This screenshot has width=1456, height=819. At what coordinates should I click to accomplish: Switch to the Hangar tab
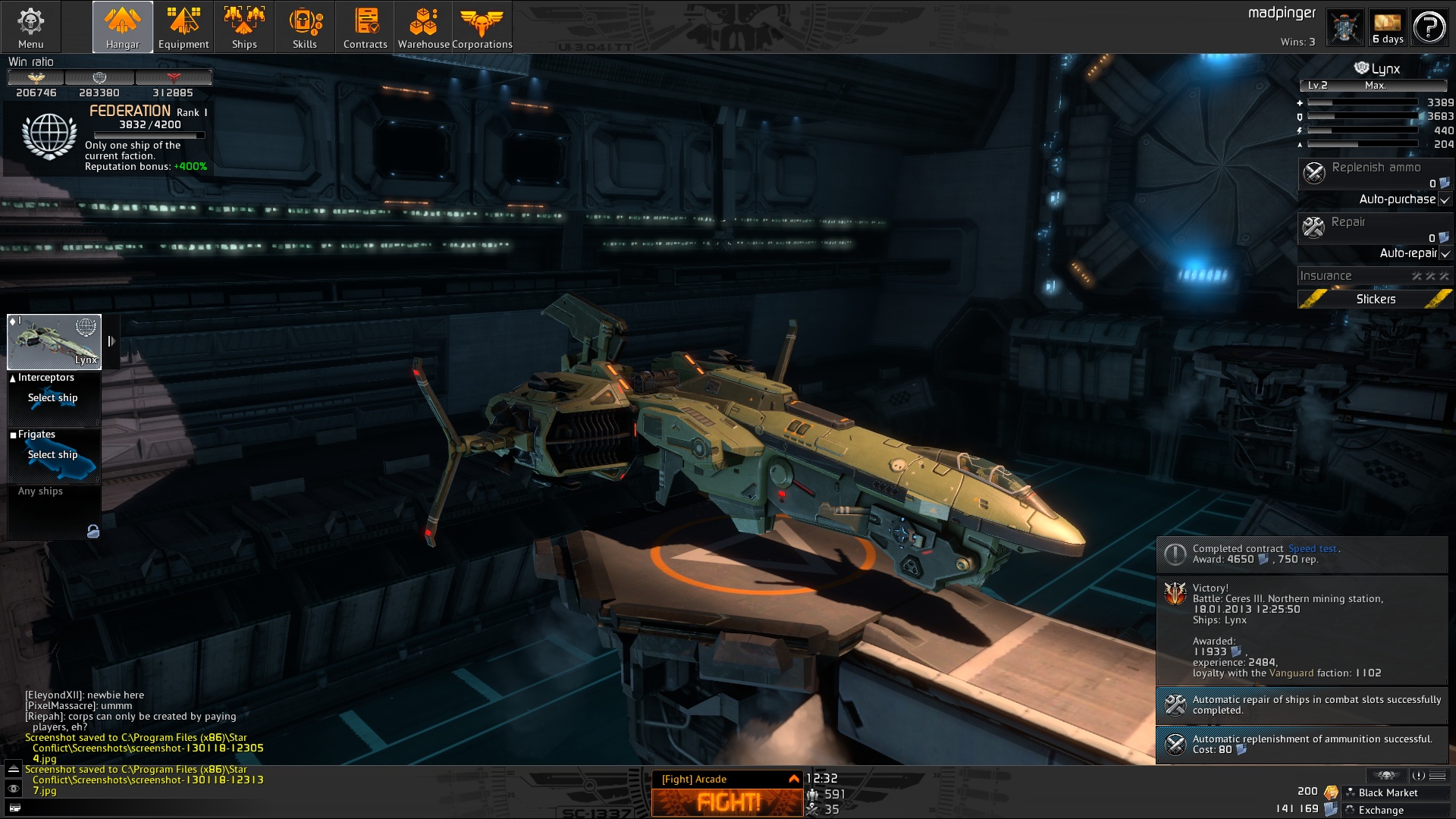point(122,27)
